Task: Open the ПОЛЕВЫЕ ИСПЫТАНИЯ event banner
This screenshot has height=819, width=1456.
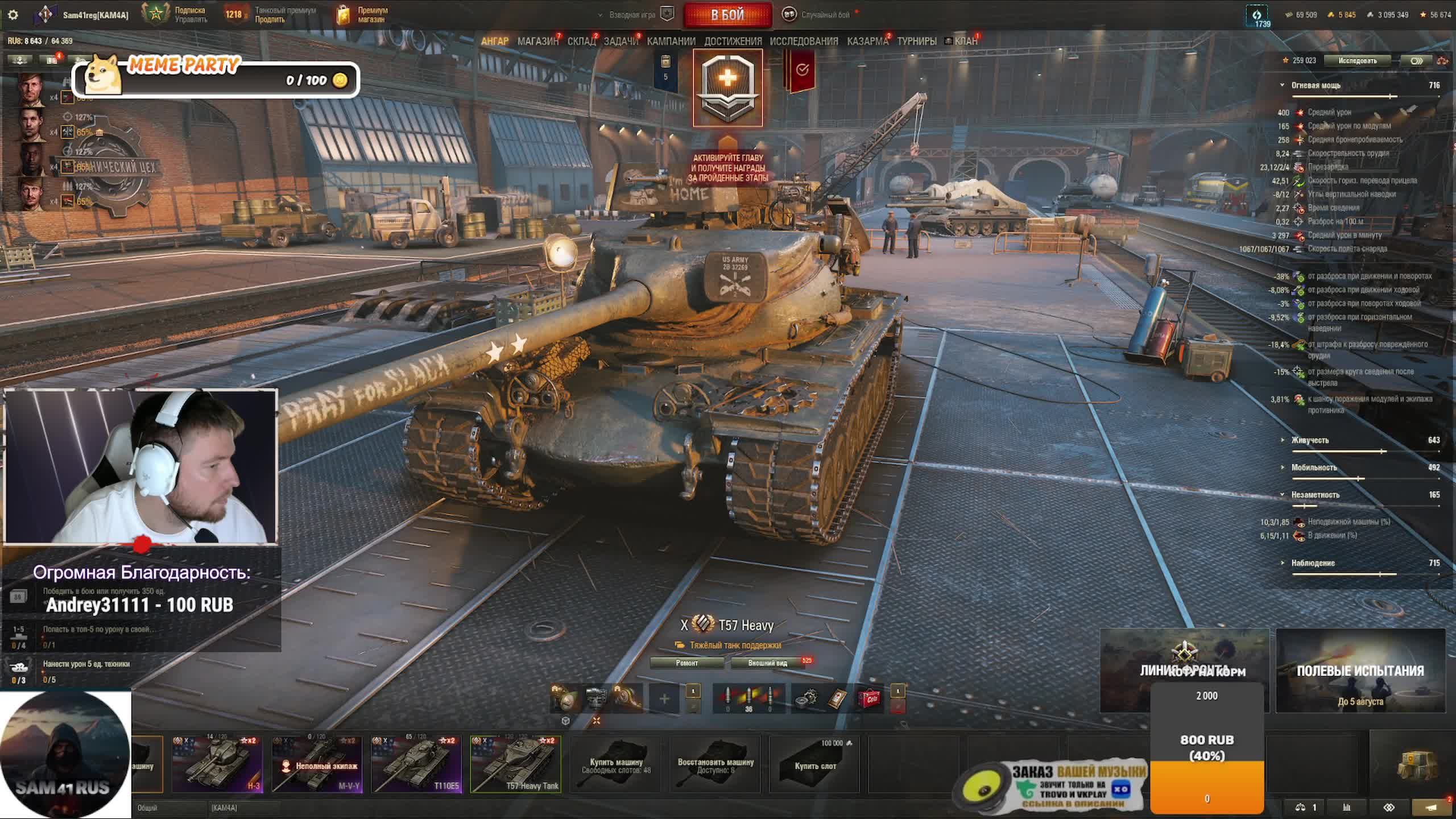Action: pyautogui.click(x=1360, y=671)
